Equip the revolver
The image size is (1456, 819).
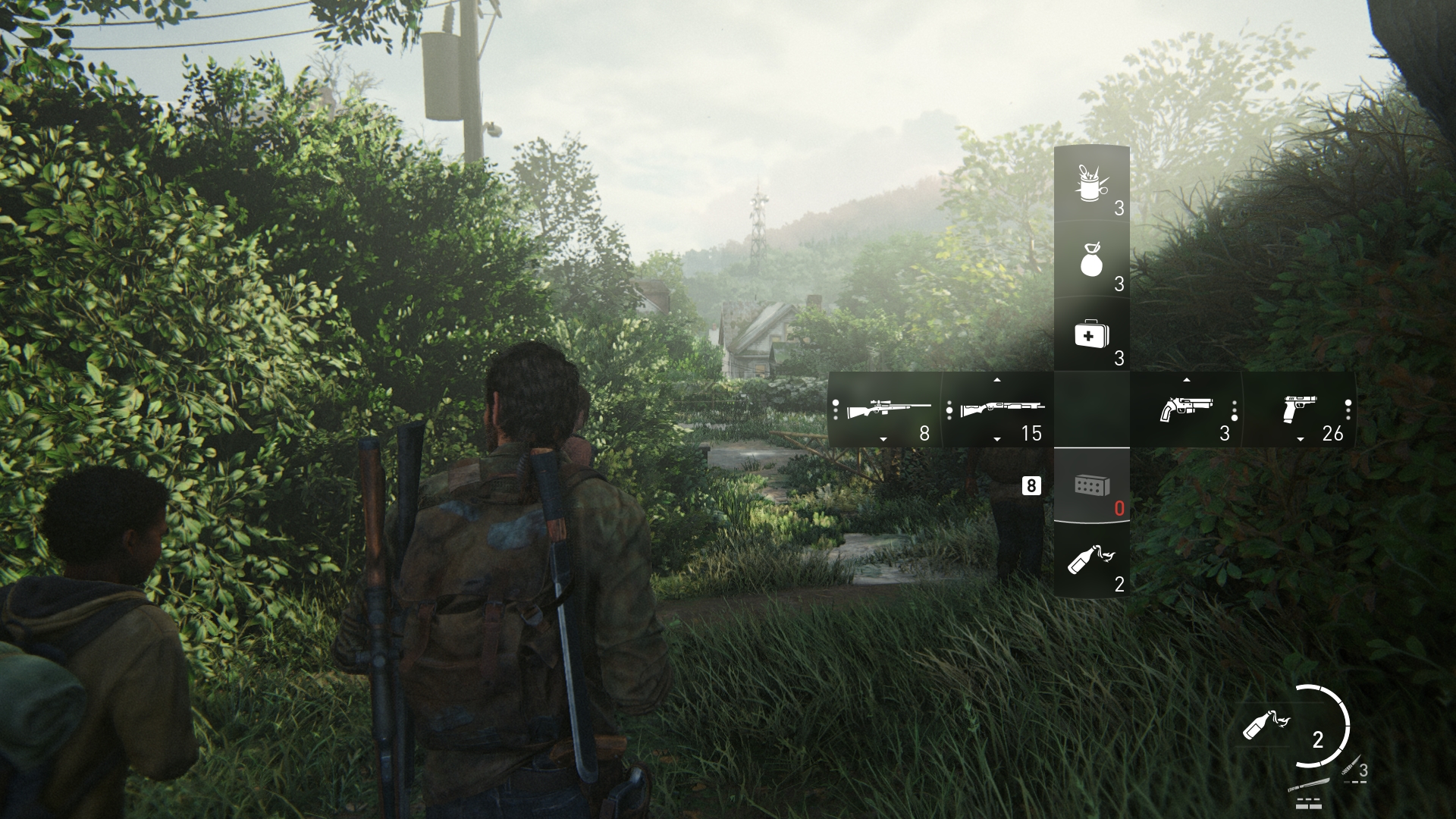[x=1186, y=410]
